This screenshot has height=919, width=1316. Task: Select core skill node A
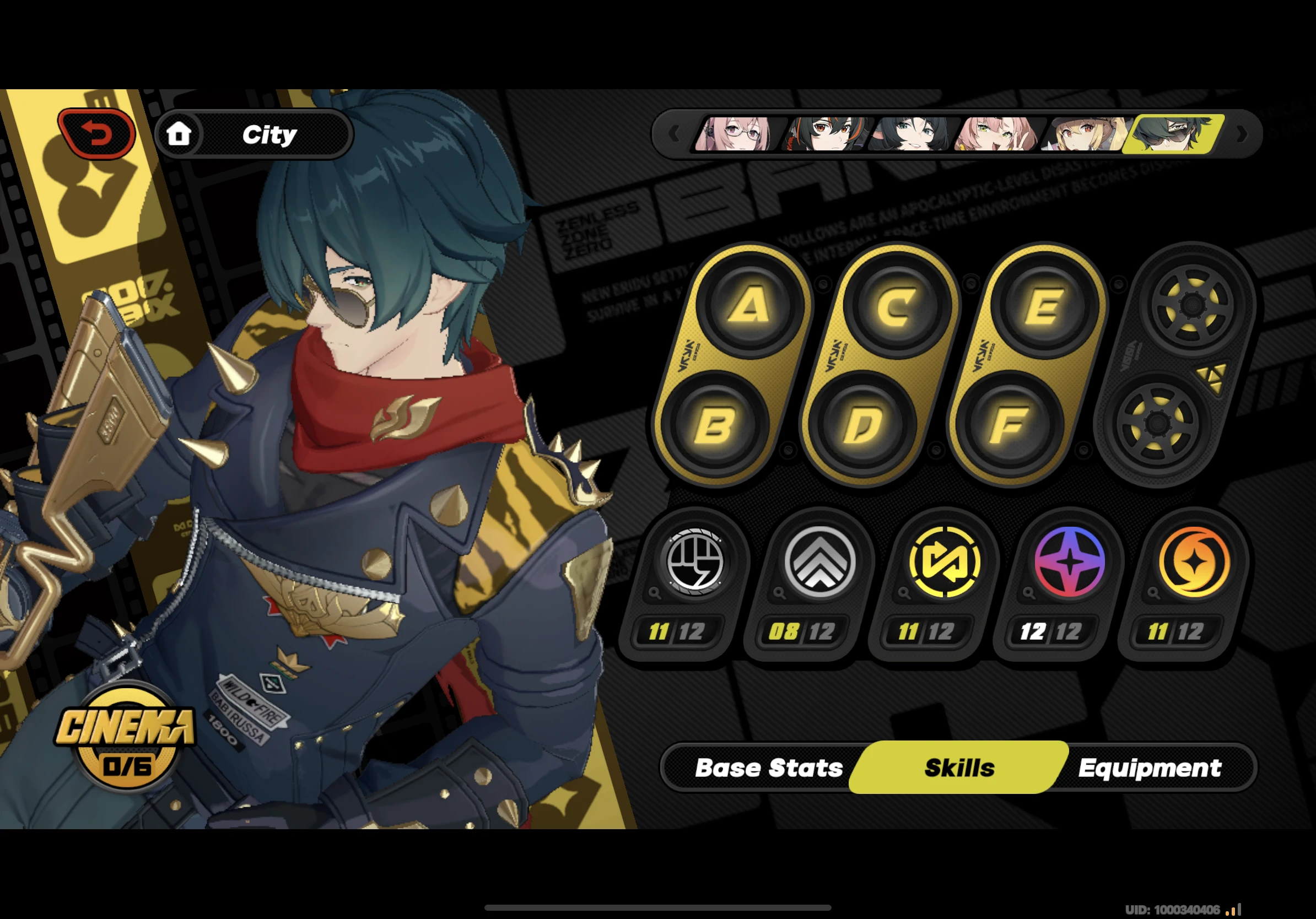pyautogui.click(x=748, y=305)
